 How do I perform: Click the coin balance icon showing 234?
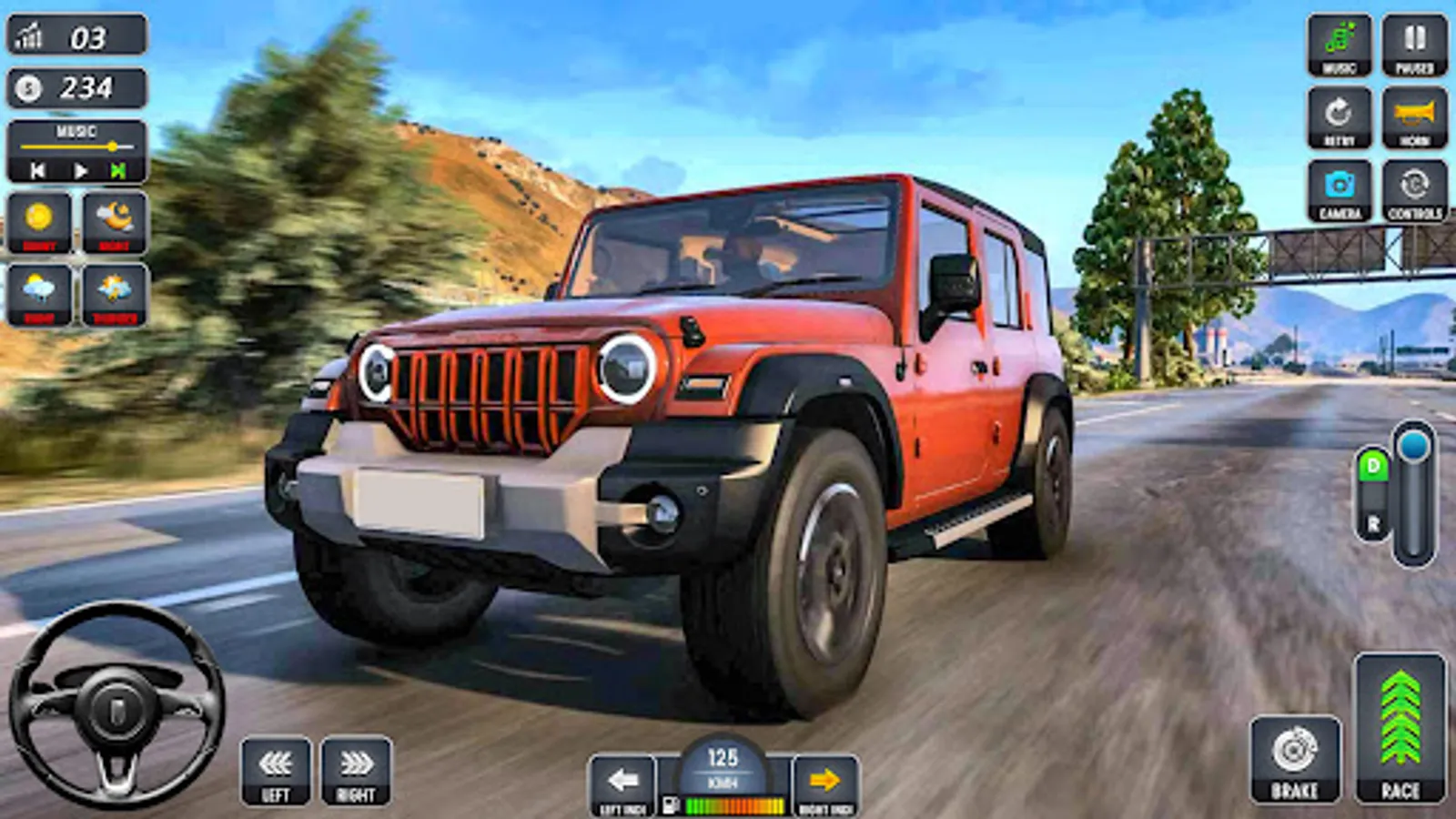[x=27, y=87]
